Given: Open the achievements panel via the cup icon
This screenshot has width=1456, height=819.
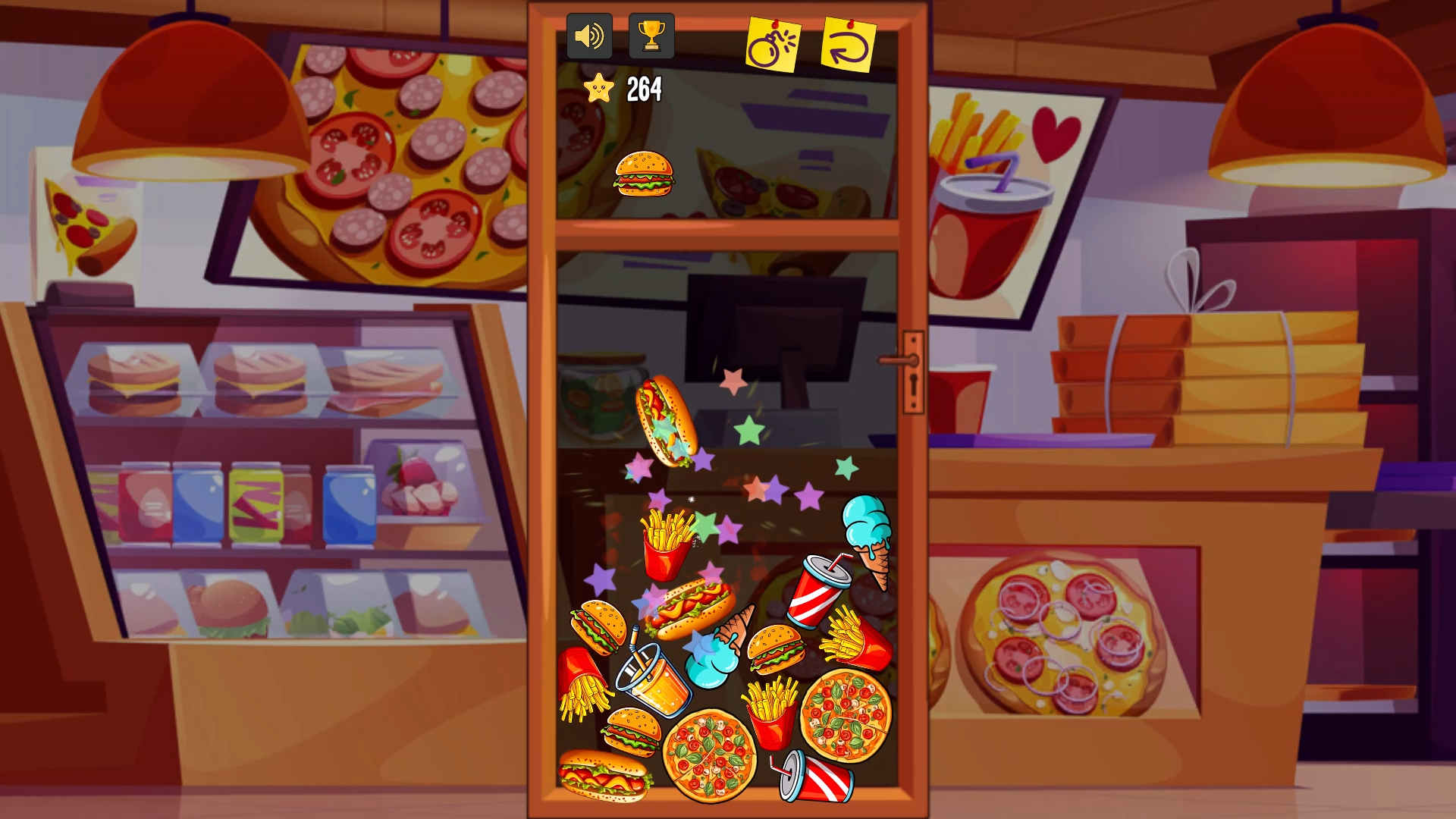Looking at the screenshot, I should pos(651,34).
